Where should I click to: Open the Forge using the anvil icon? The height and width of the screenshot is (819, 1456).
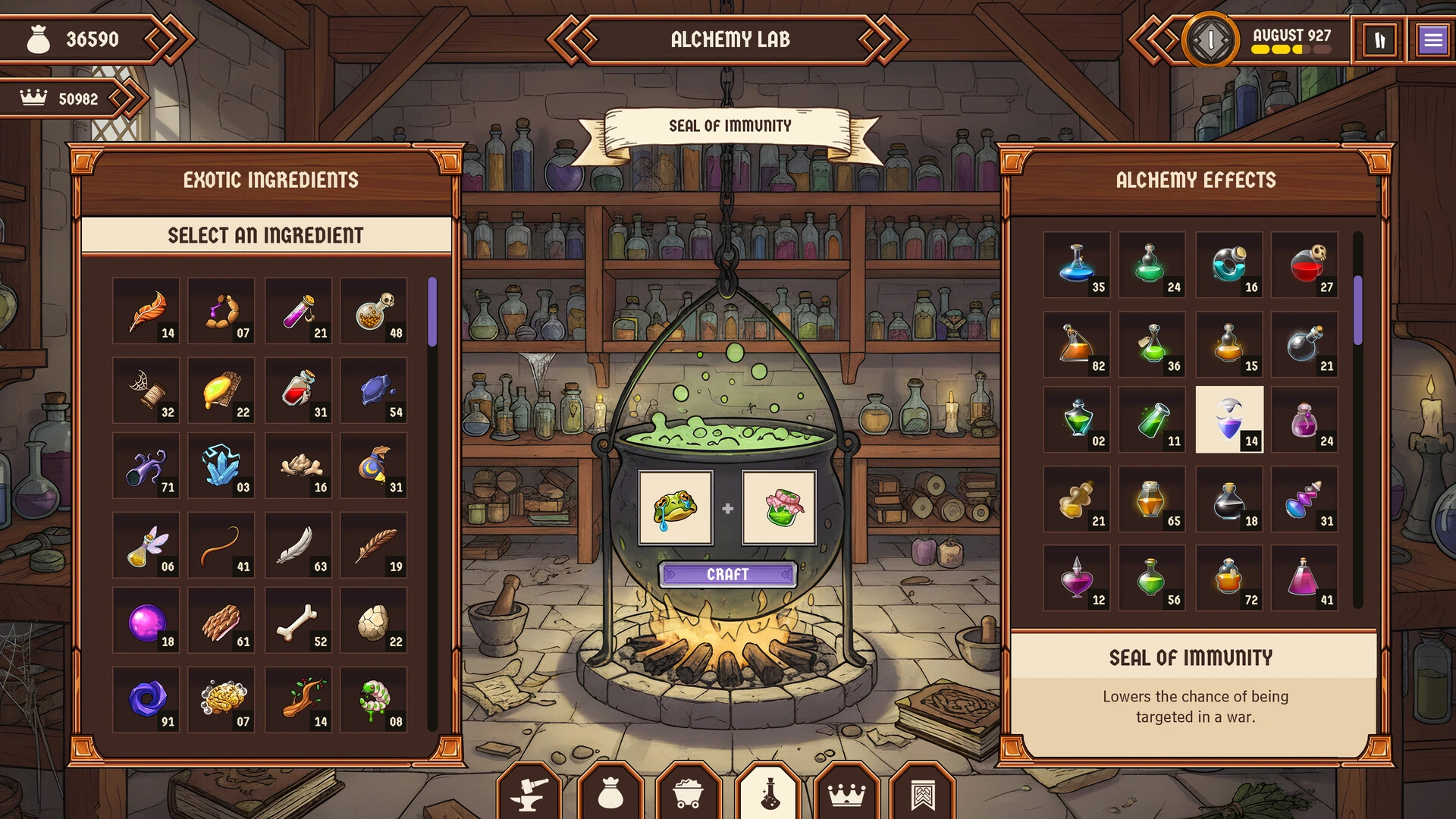click(x=529, y=793)
